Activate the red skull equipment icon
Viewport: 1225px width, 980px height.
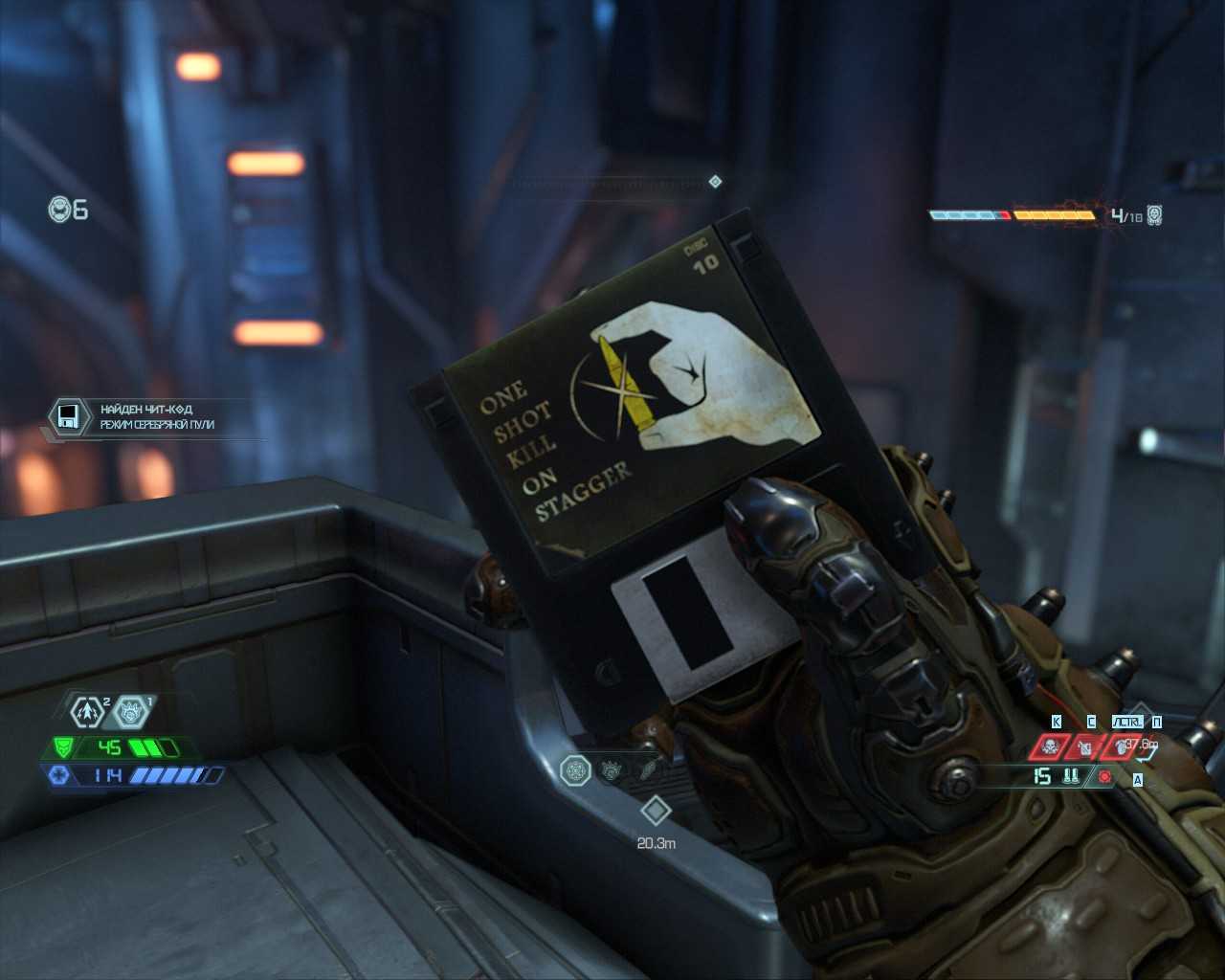1050,746
